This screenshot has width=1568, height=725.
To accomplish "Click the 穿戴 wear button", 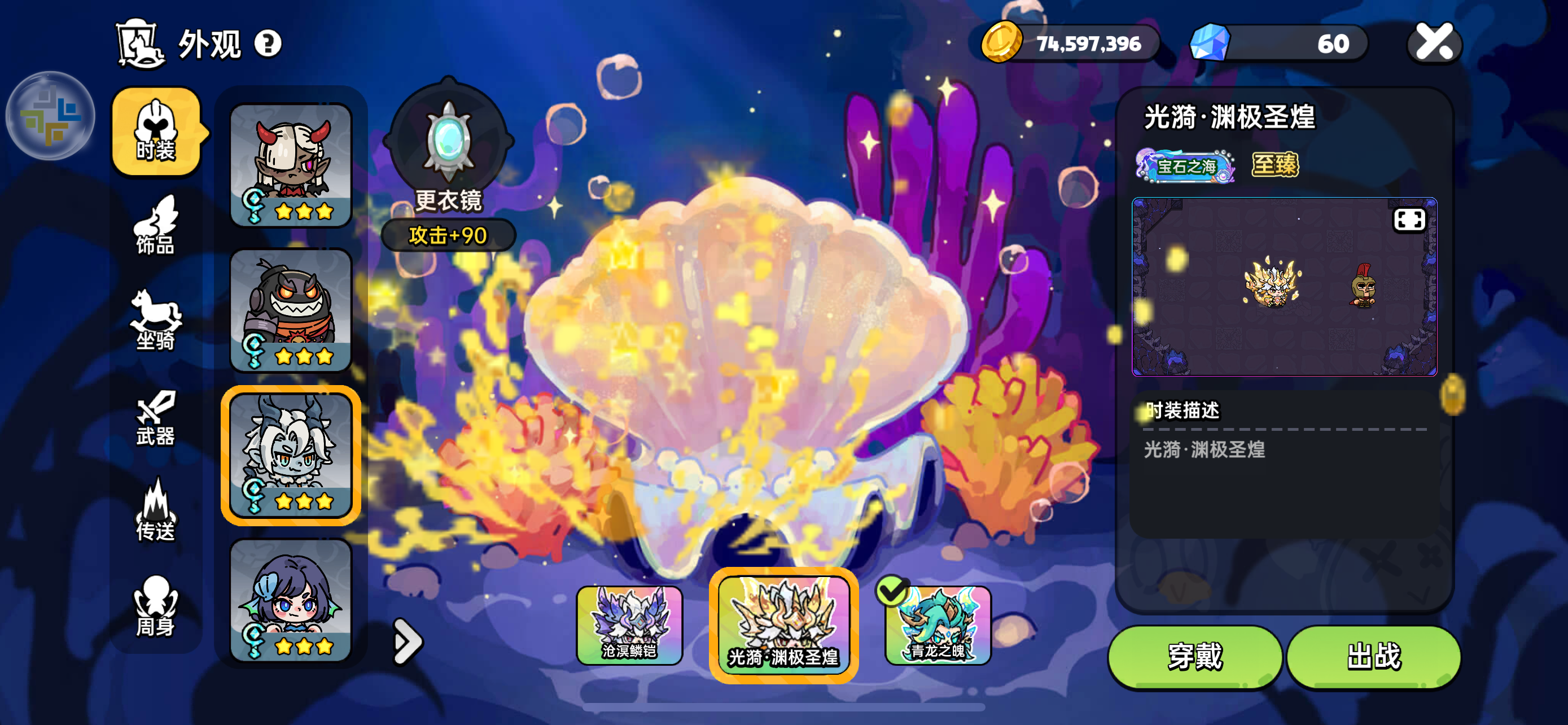I will [x=1194, y=656].
